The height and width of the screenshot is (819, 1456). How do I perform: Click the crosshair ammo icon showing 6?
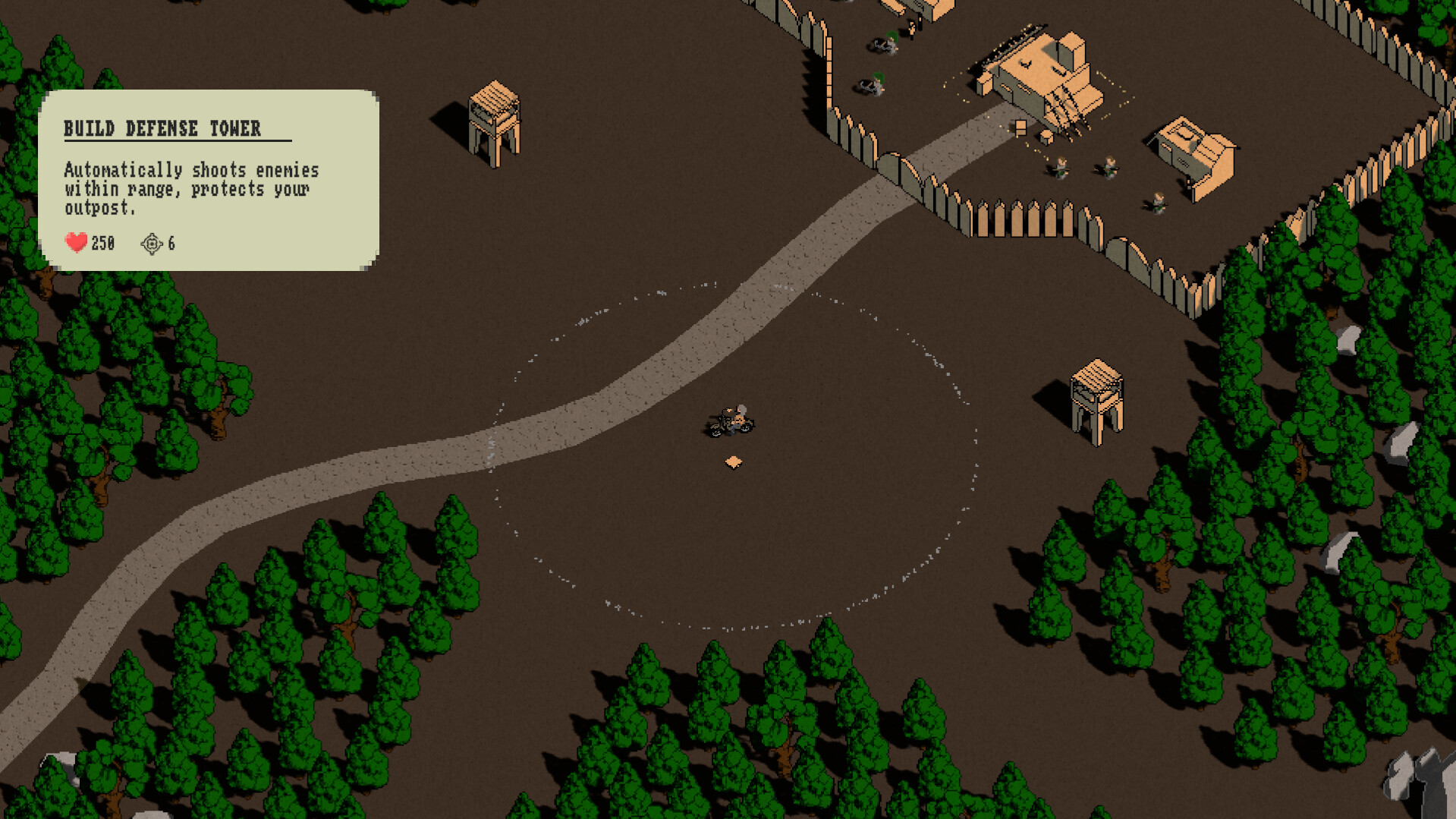pos(152,243)
